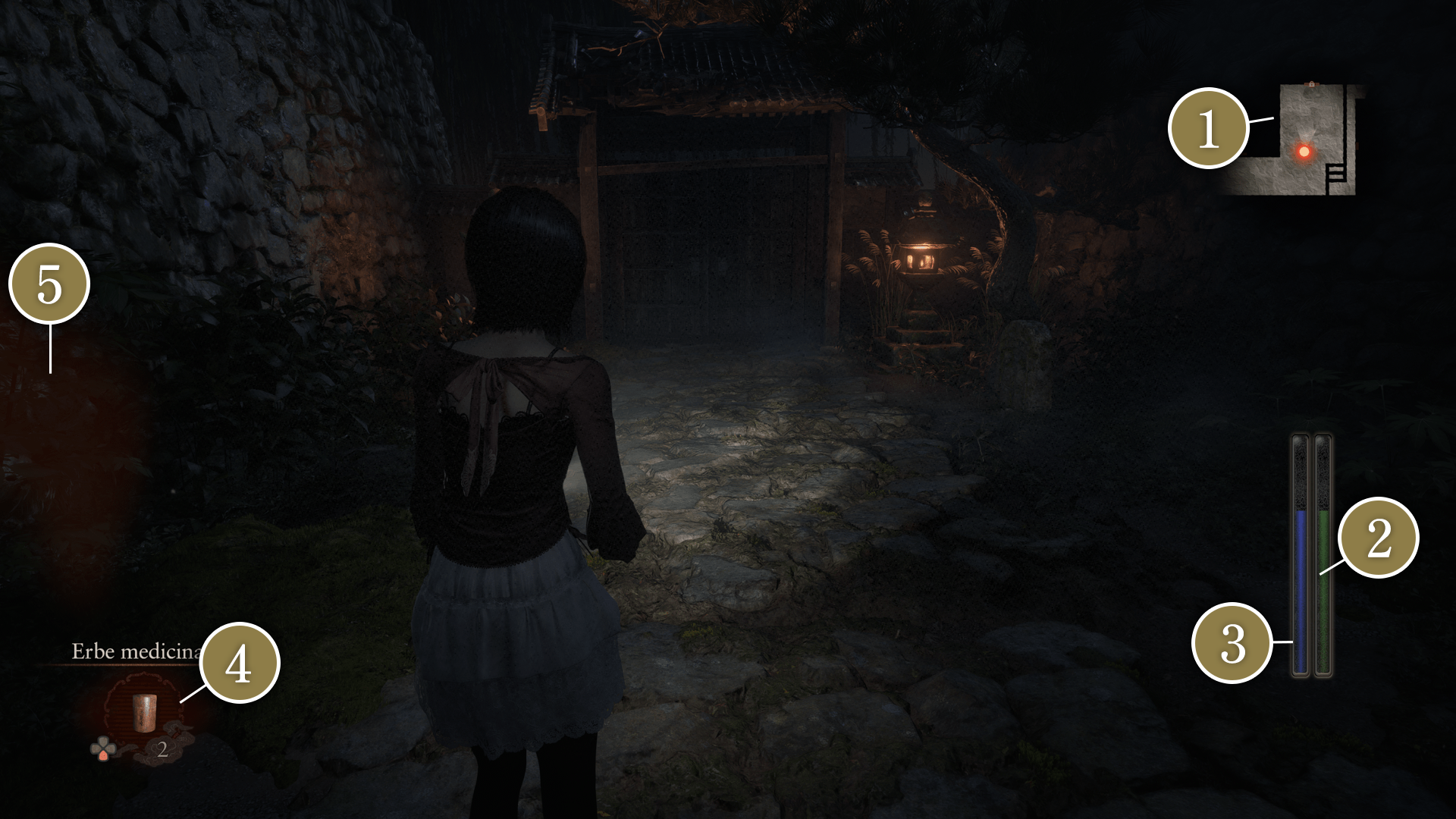
Task: Click the numbered callout badge 3
Action: pos(1233,643)
